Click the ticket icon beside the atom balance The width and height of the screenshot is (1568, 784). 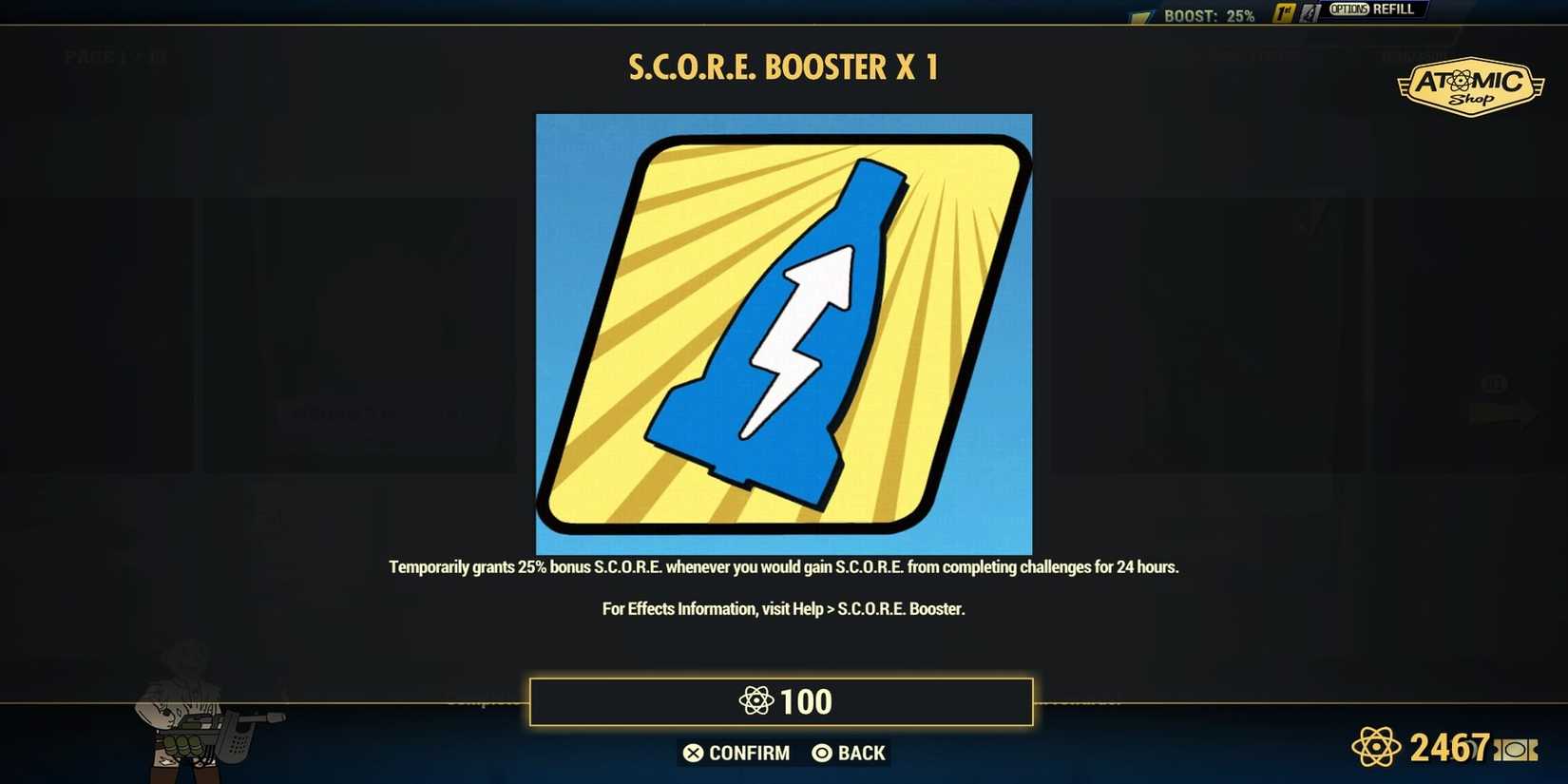pyautogui.click(x=1515, y=748)
